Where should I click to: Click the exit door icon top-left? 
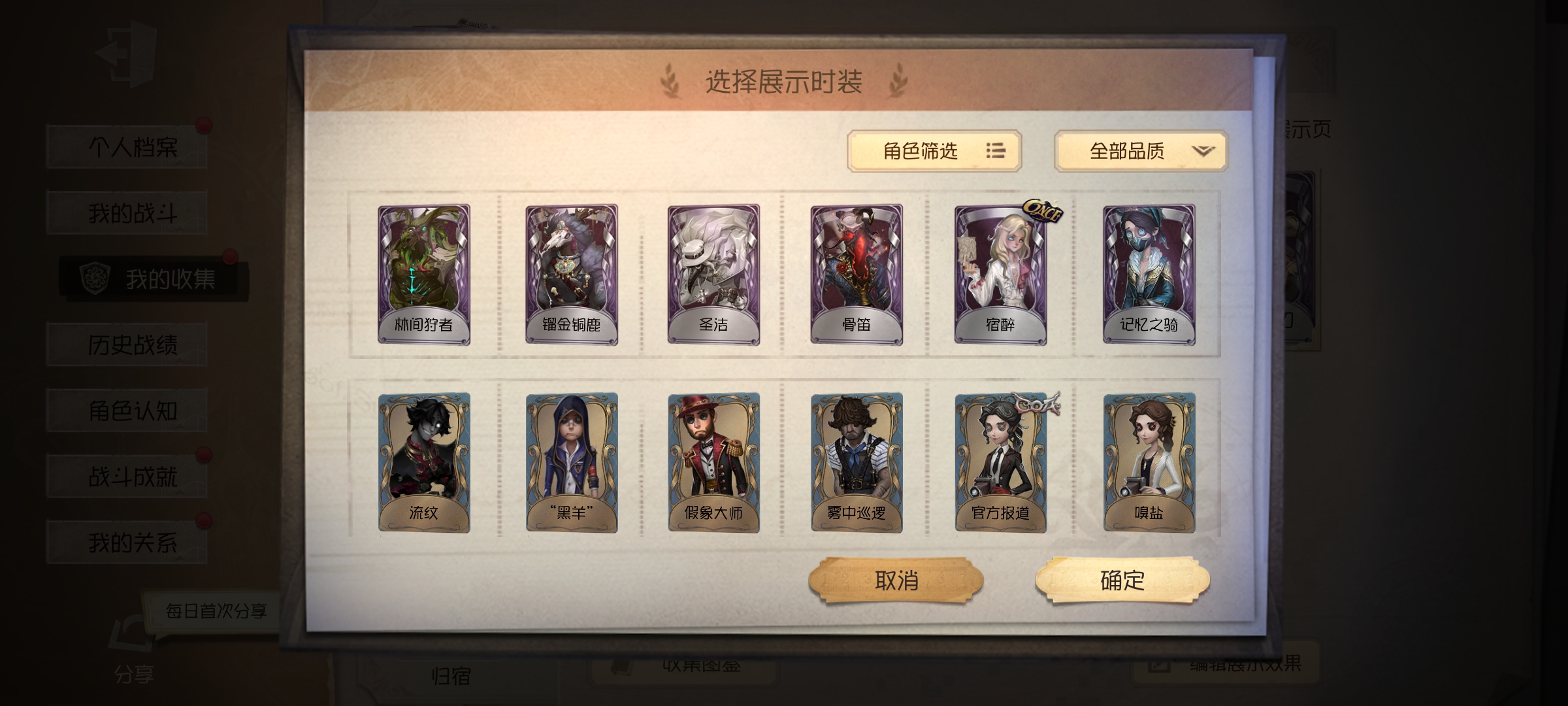[128, 54]
